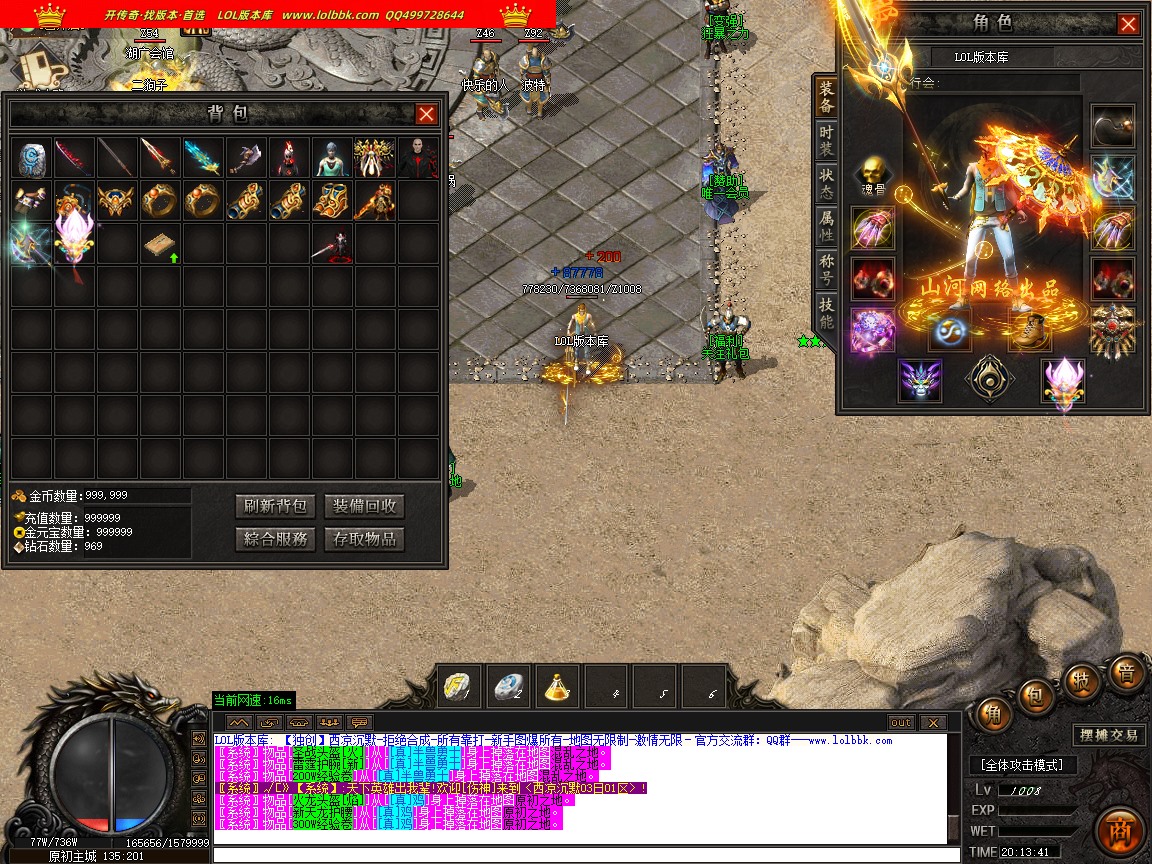Open the 摆摊交易 stall trade button
This screenshot has width=1152, height=864.
point(1109,735)
